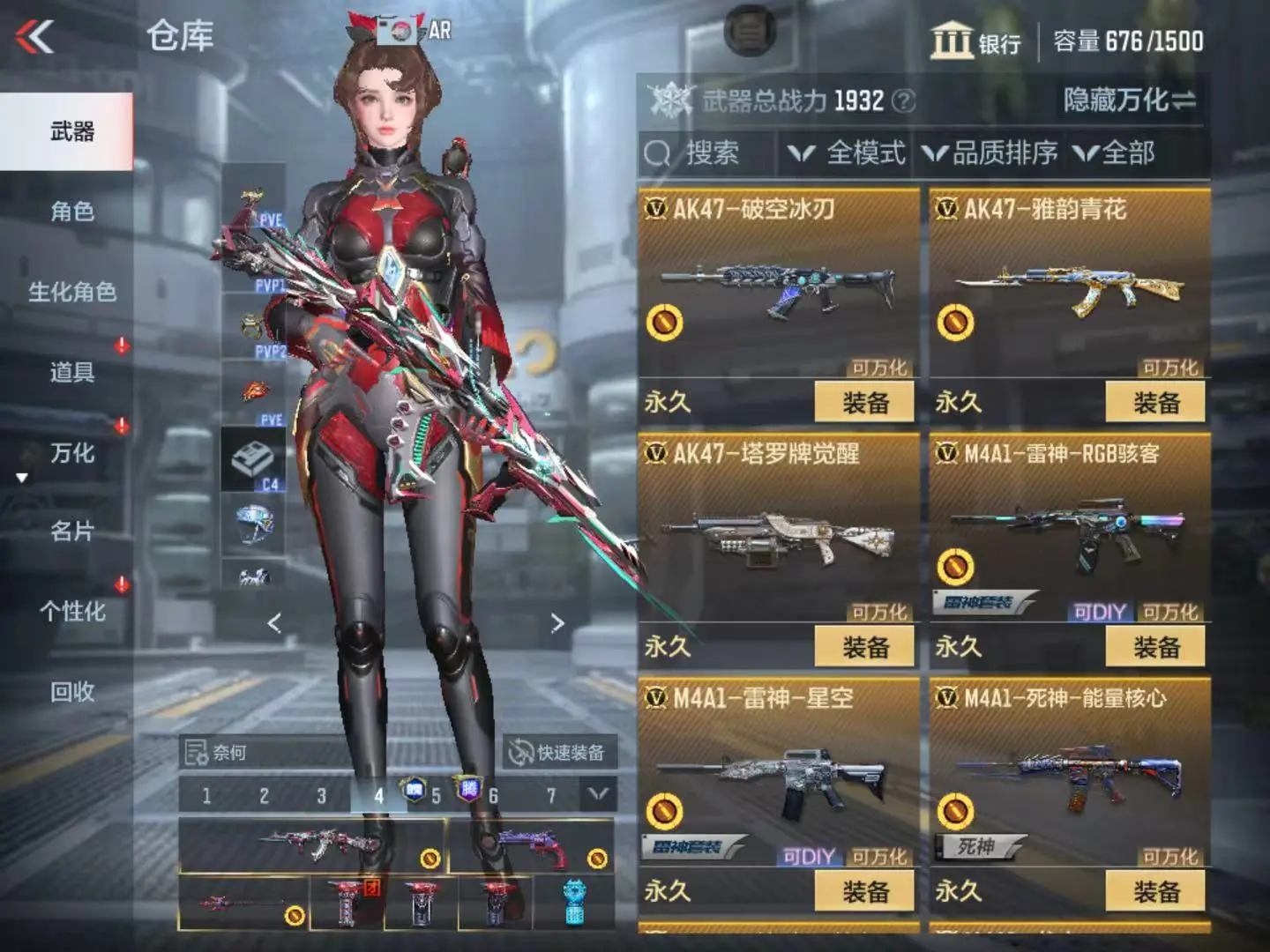Show the 名片 tab
This screenshot has width=1270, height=952.
tap(72, 532)
